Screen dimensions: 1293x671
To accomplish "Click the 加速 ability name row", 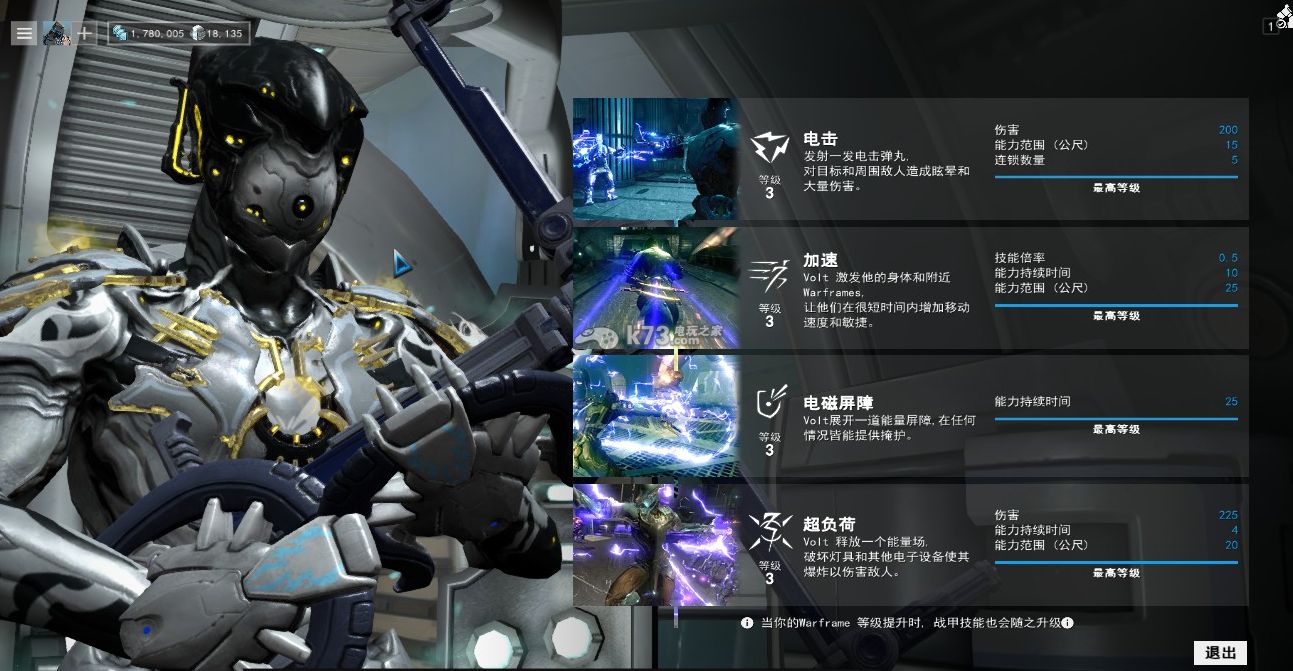I will coord(821,260).
